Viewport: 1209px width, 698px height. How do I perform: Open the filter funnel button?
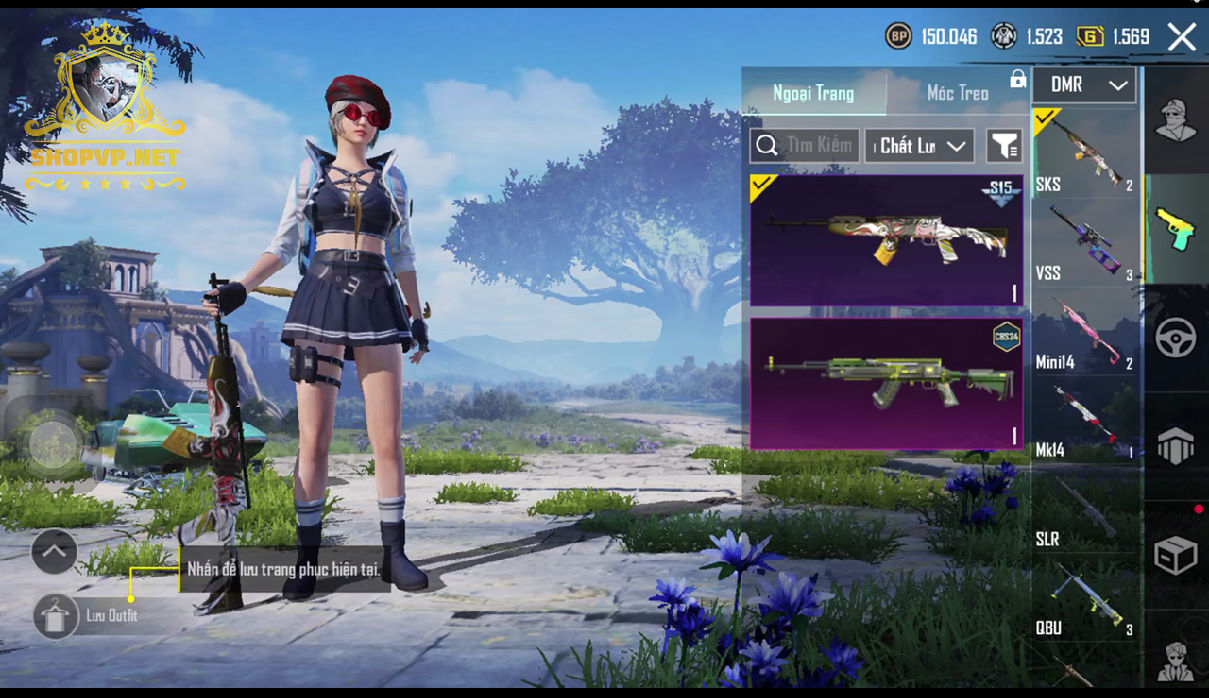click(x=1003, y=146)
